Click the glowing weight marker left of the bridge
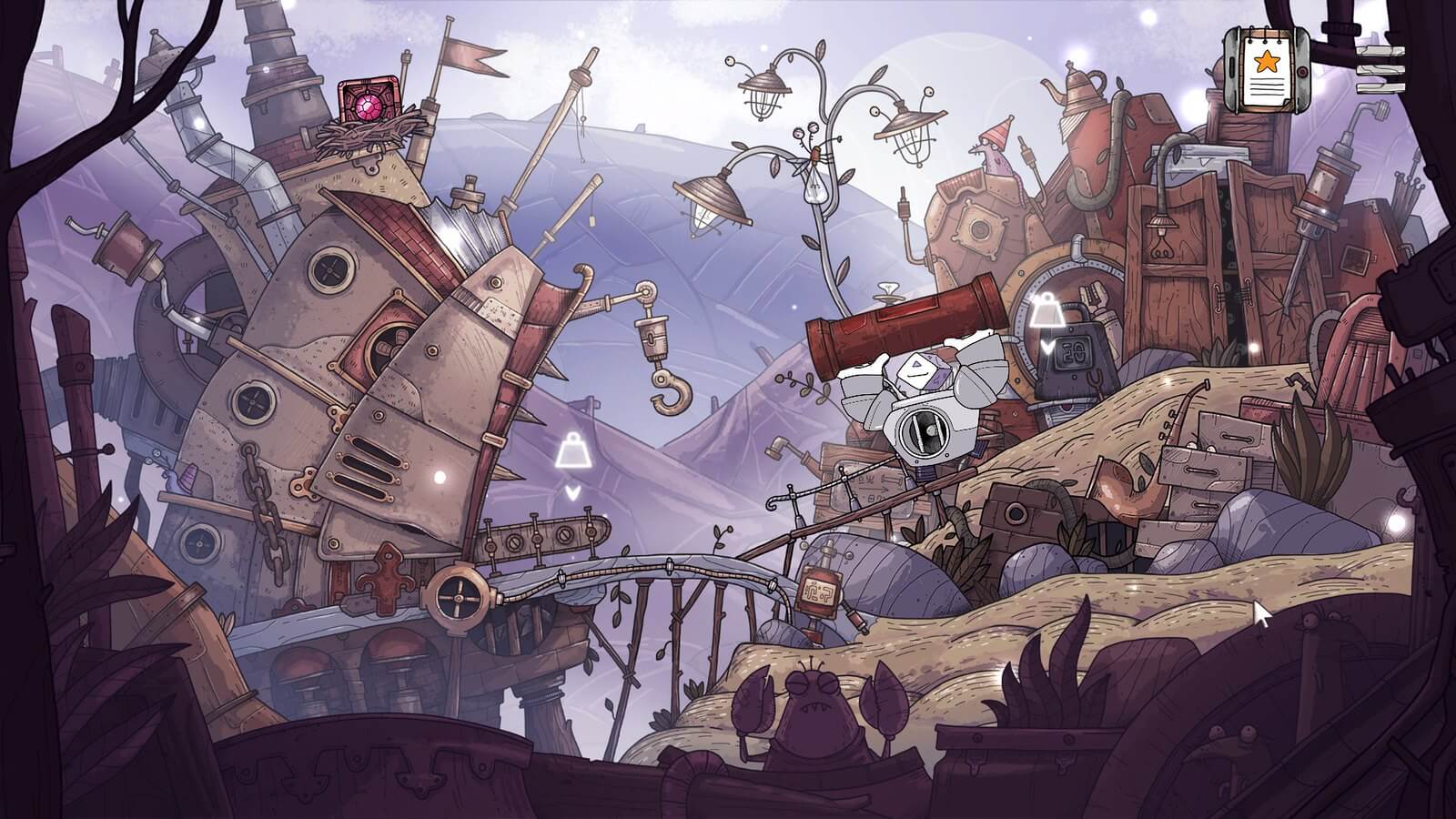The width and height of the screenshot is (1456, 819). pos(571,449)
